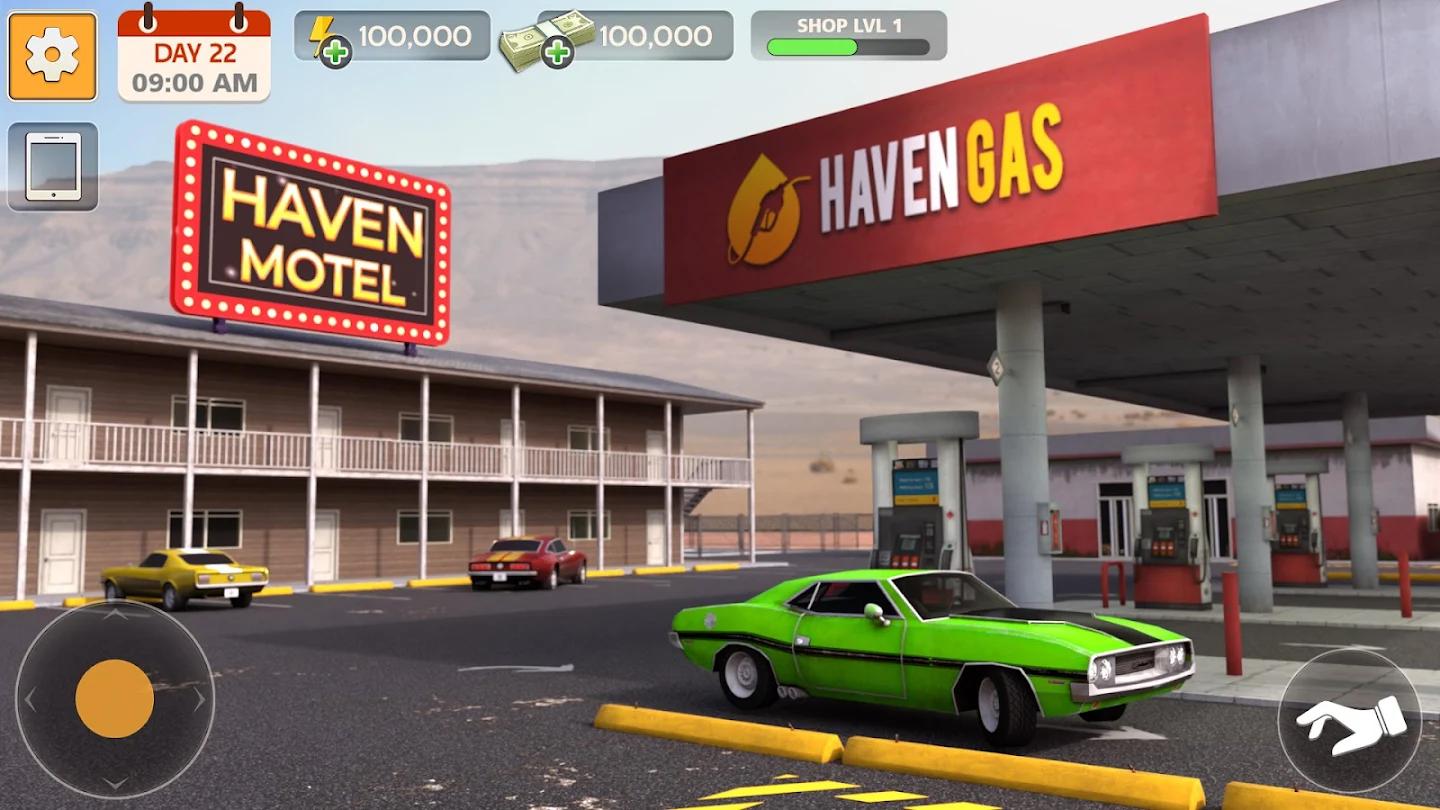Open the tablet device menu
The width and height of the screenshot is (1440, 810).
51,166
